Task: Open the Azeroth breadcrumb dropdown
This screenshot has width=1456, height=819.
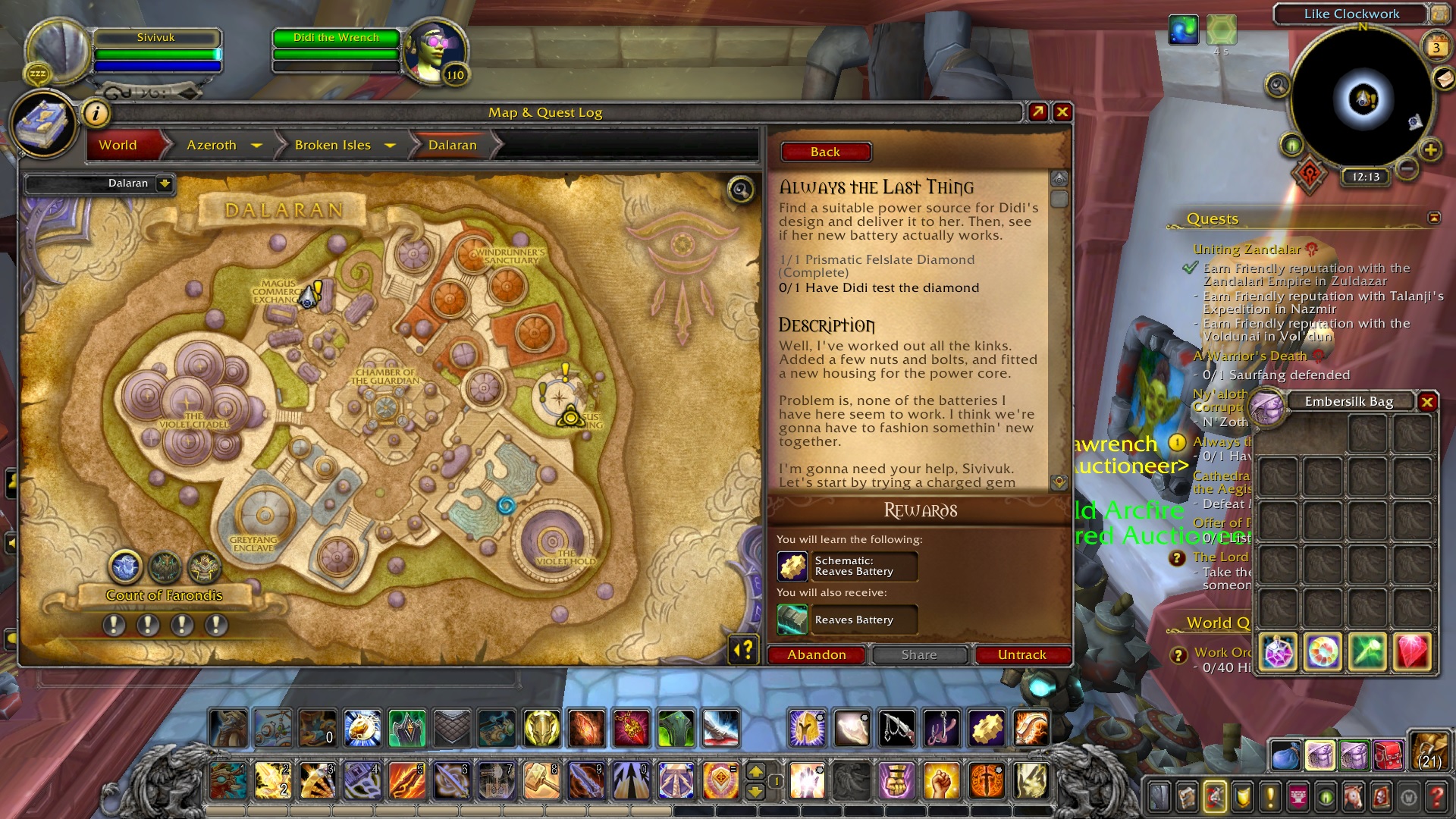Action: pos(256,145)
